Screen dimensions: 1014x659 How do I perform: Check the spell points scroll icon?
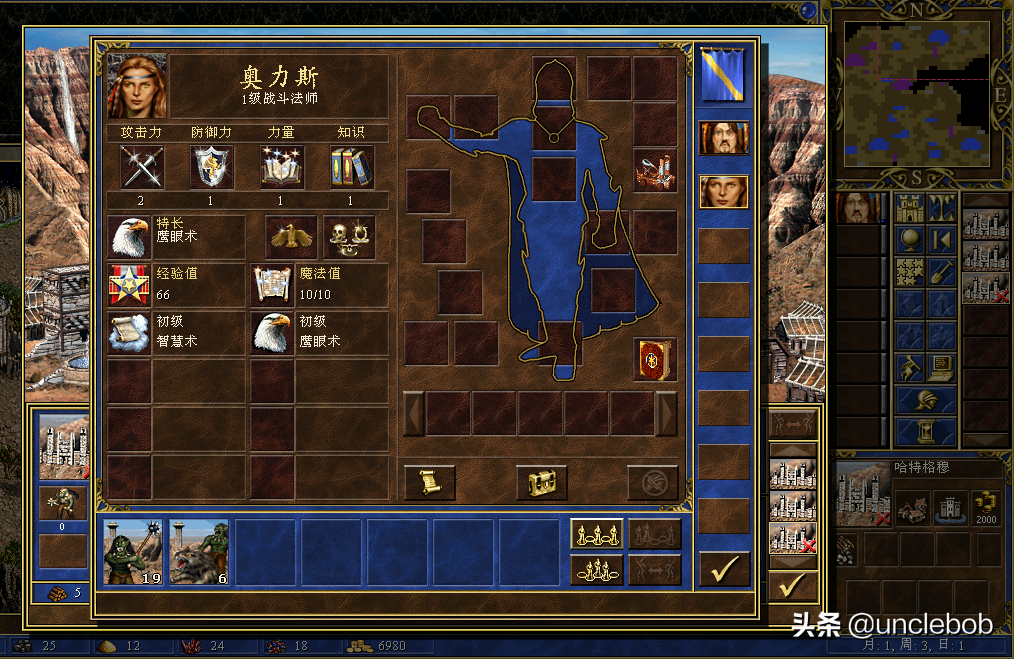point(271,285)
